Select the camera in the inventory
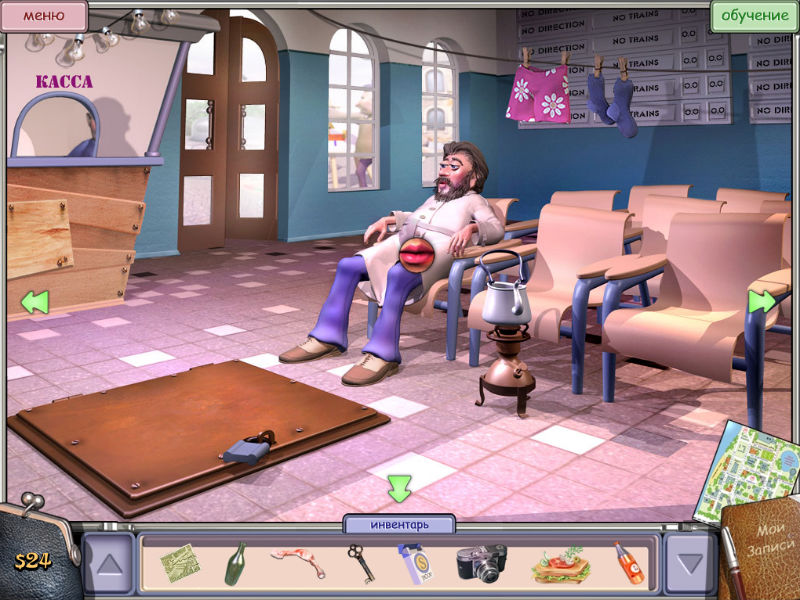This screenshot has height=600, width=800. [481, 563]
